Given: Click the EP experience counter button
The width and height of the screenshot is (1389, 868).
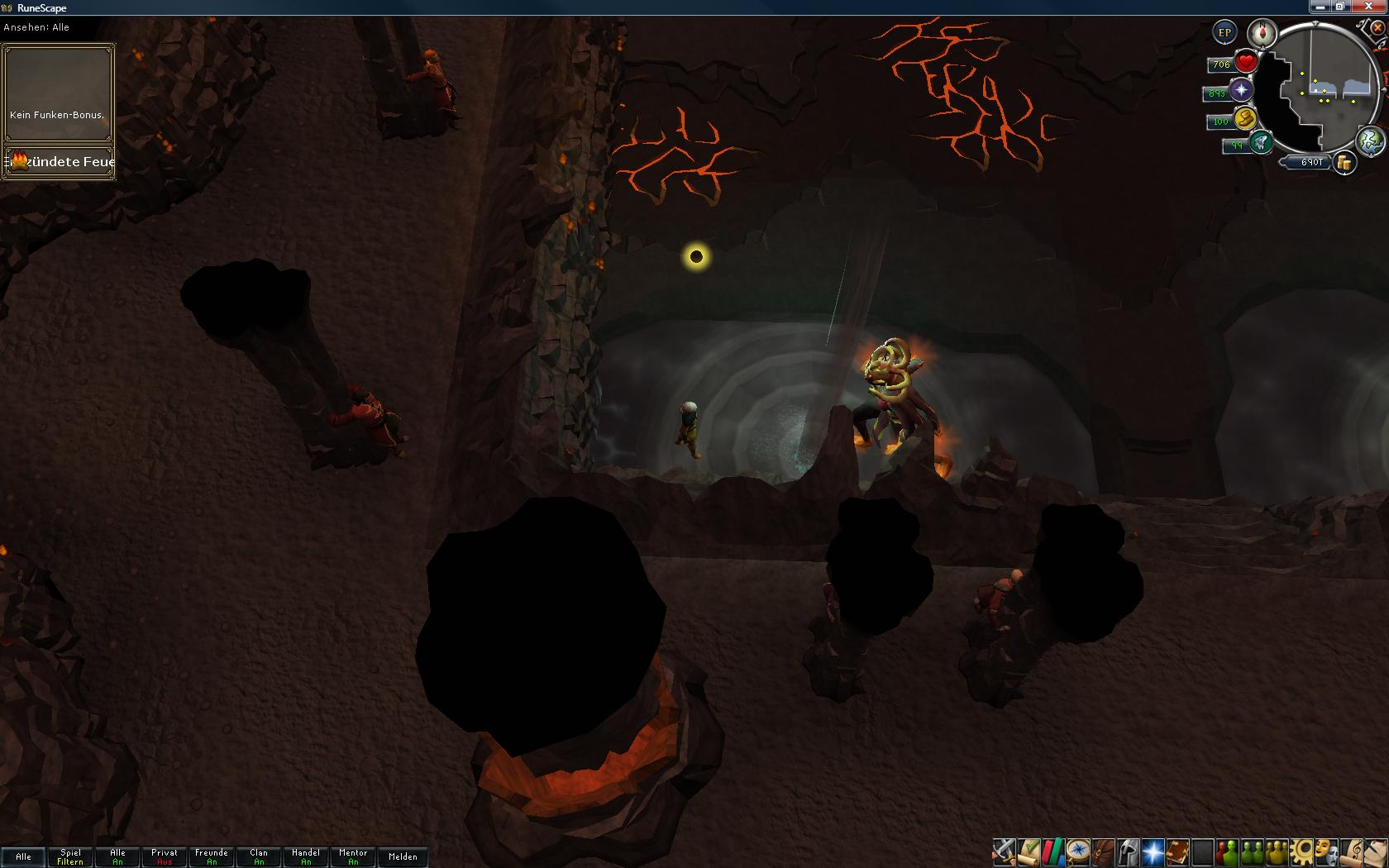Looking at the screenshot, I should [1224, 33].
